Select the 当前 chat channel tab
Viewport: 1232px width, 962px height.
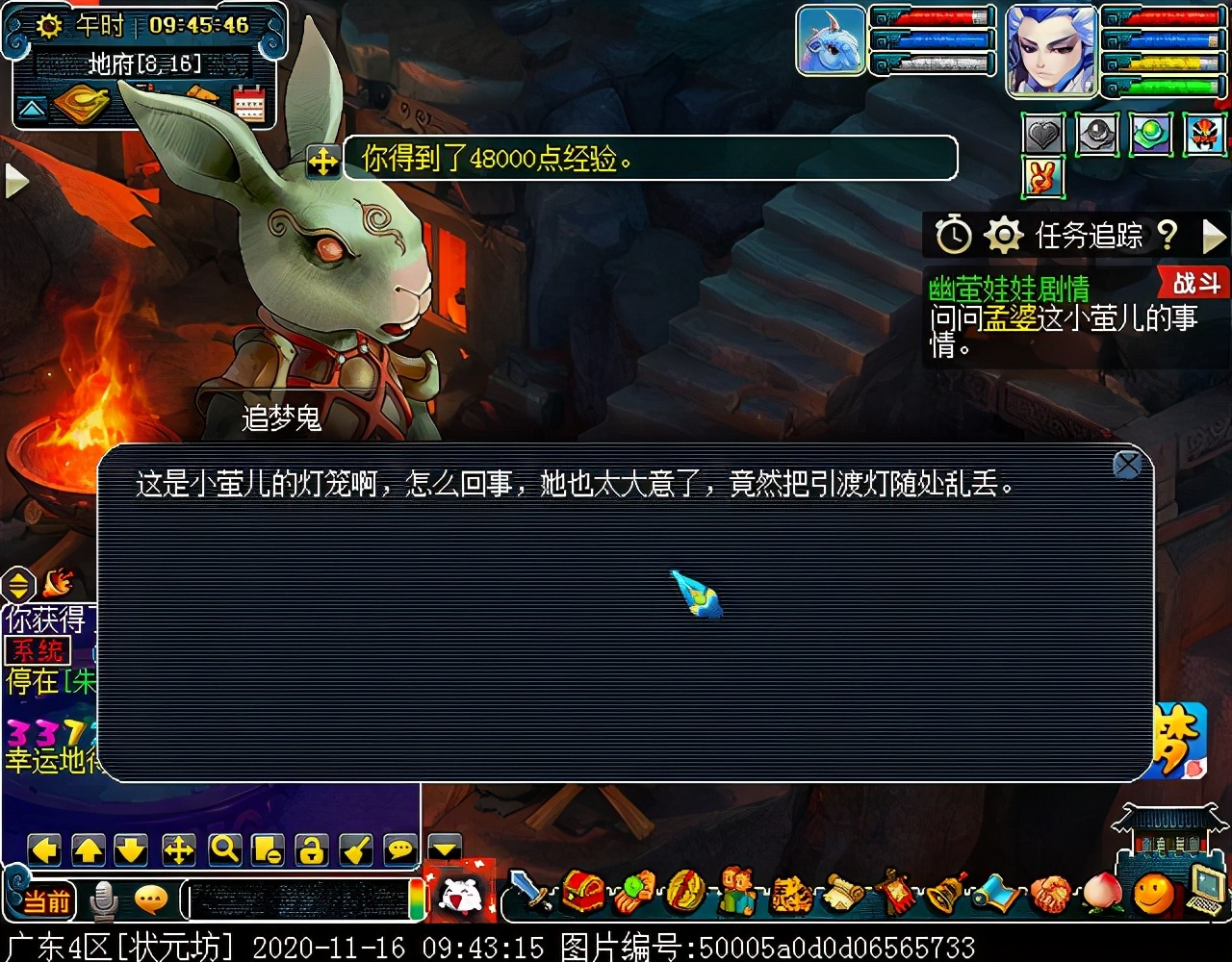tap(49, 901)
